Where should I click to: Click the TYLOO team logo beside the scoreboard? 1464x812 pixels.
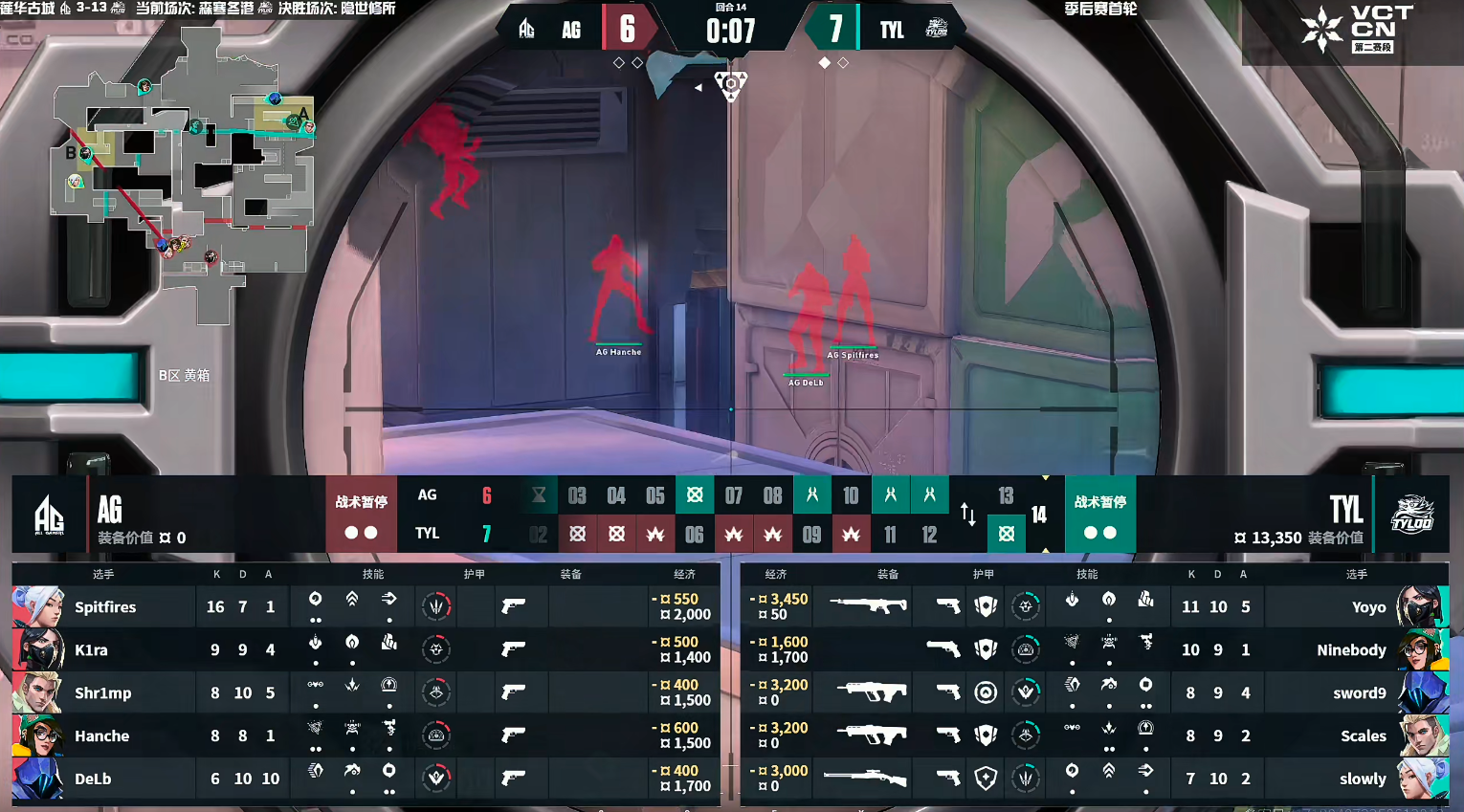coord(1411,515)
